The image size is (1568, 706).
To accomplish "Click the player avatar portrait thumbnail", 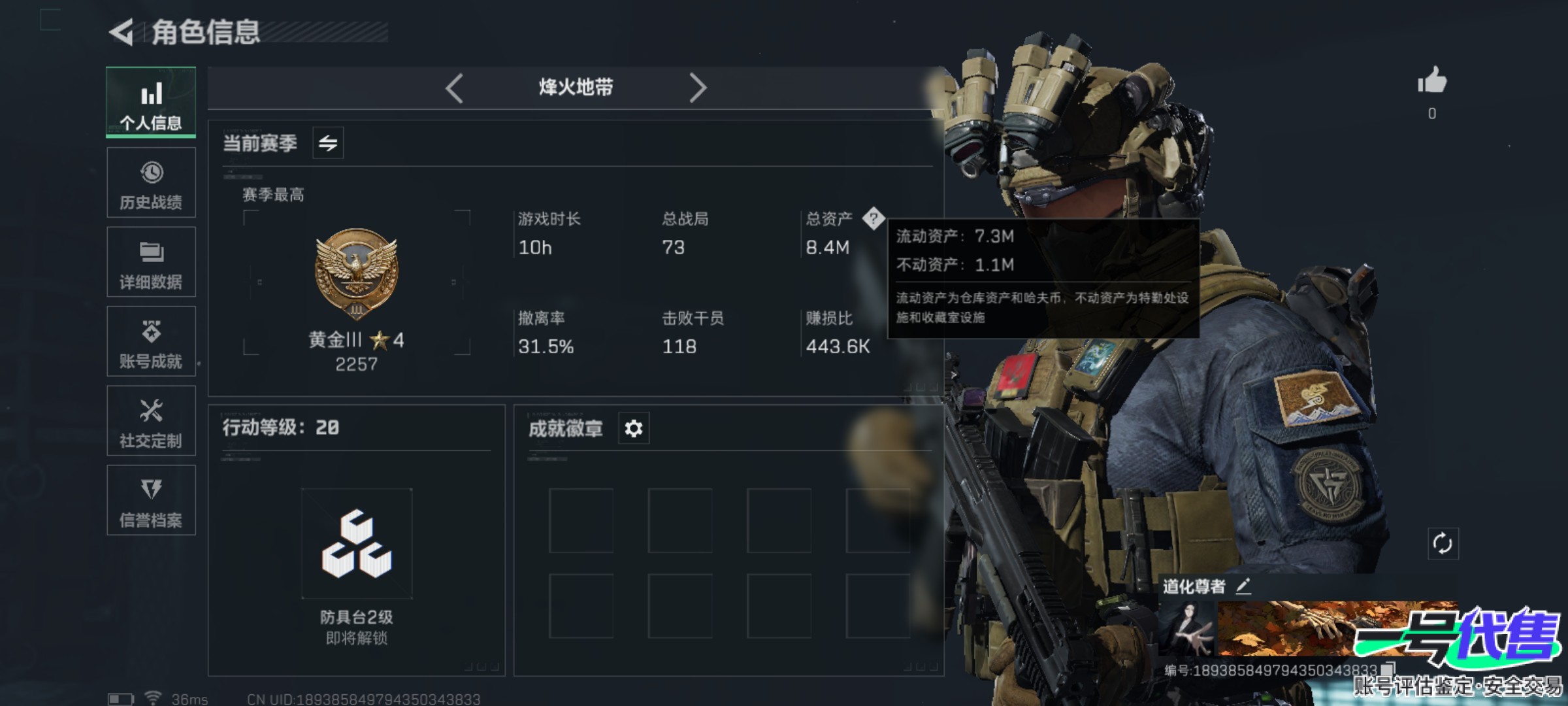I will click(x=1188, y=629).
